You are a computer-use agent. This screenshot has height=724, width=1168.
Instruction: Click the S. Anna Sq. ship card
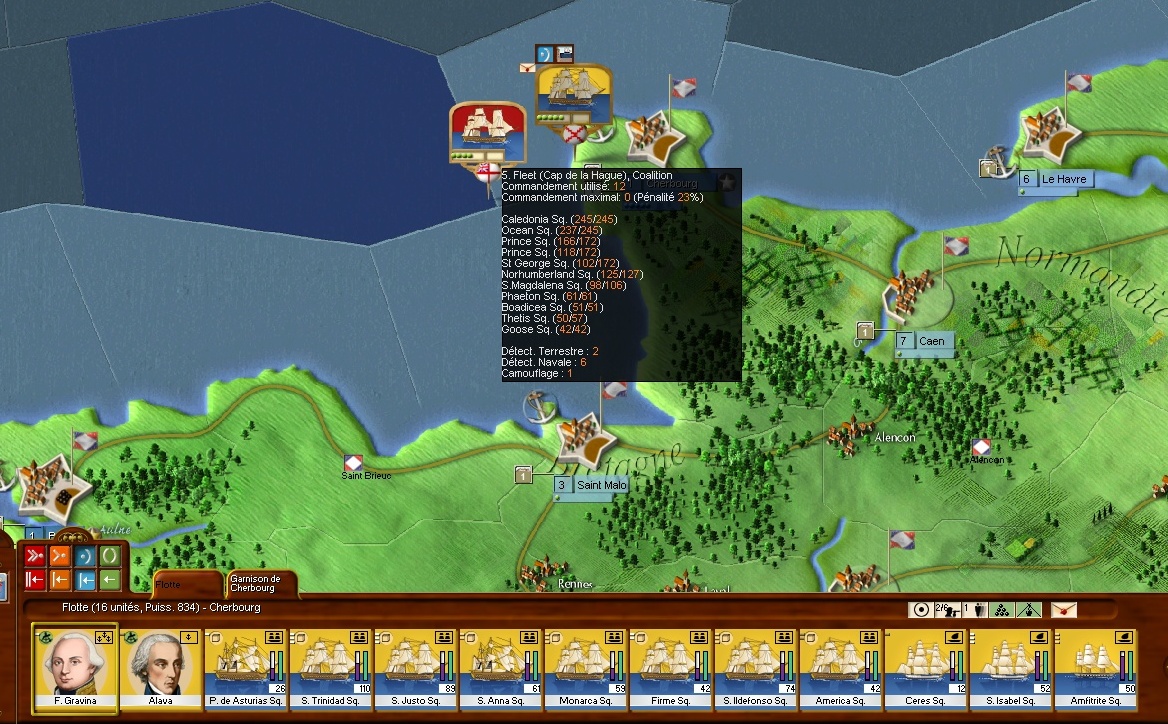[501, 668]
